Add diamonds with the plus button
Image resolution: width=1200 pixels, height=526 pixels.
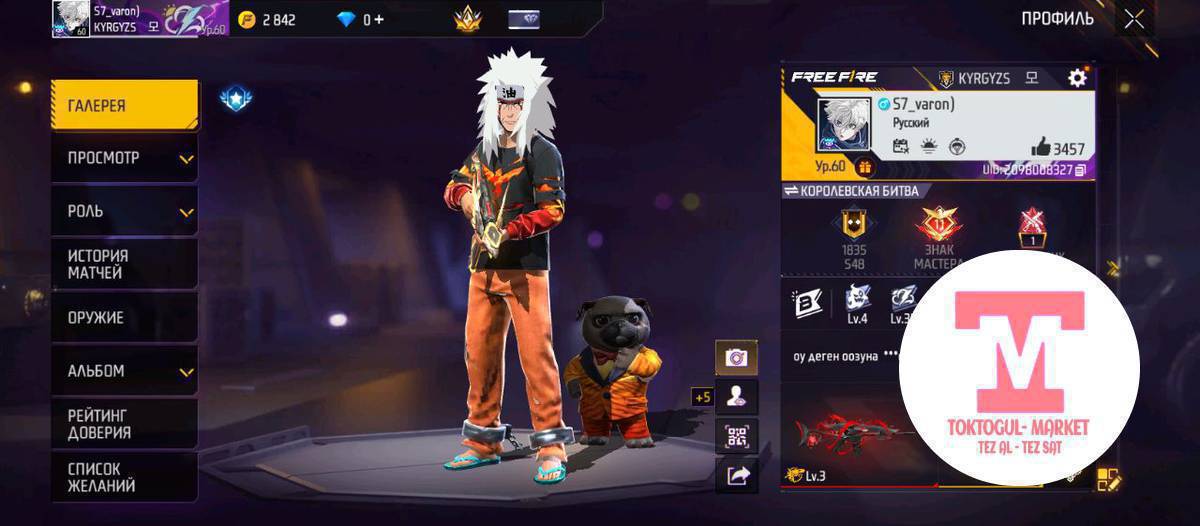[x=379, y=19]
